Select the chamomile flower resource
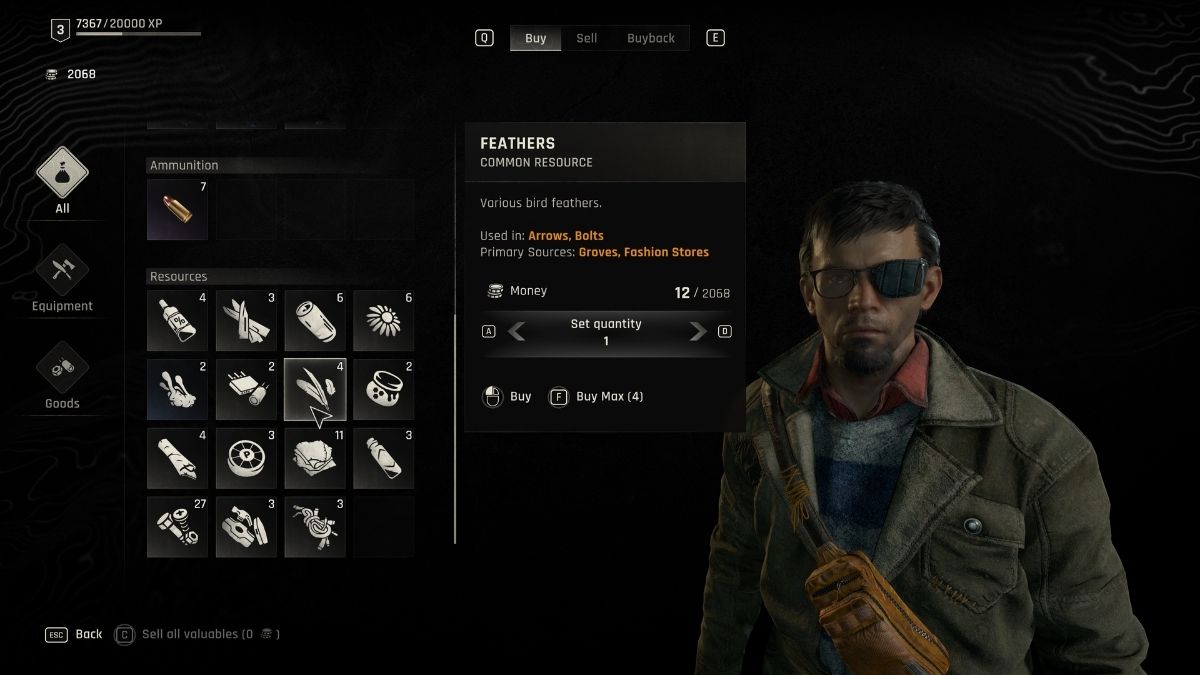 pos(384,321)
